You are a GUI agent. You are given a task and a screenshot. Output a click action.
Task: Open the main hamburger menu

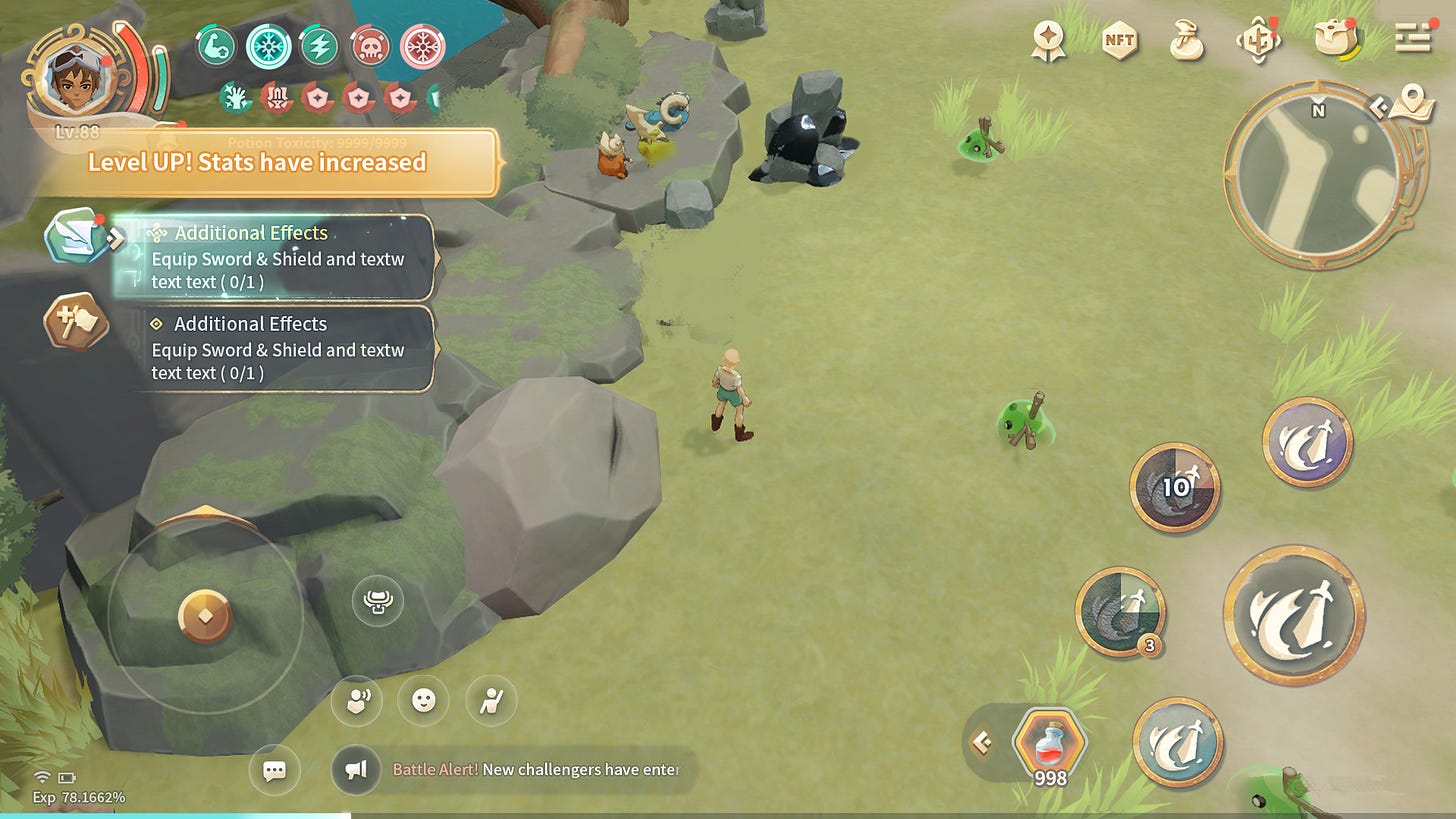click(x=1413, y=38)
